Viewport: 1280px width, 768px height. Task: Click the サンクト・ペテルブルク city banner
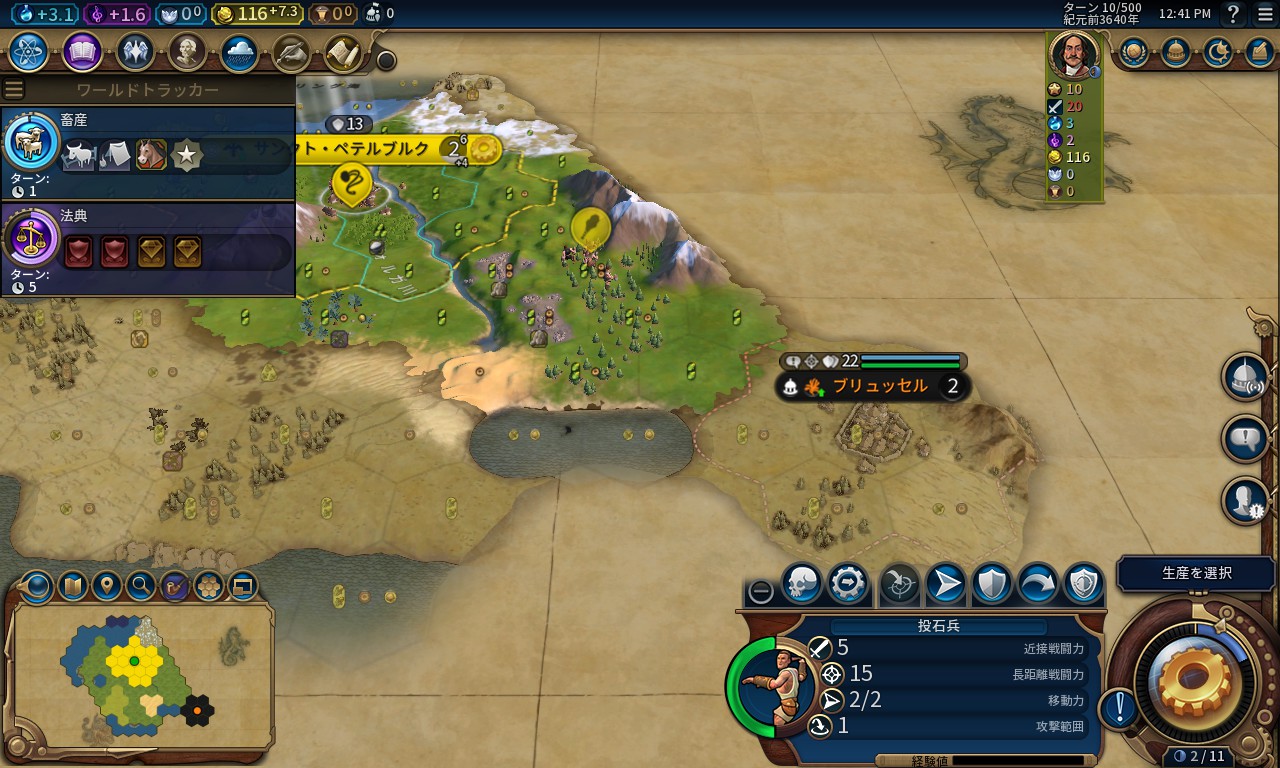pos(380,149)
